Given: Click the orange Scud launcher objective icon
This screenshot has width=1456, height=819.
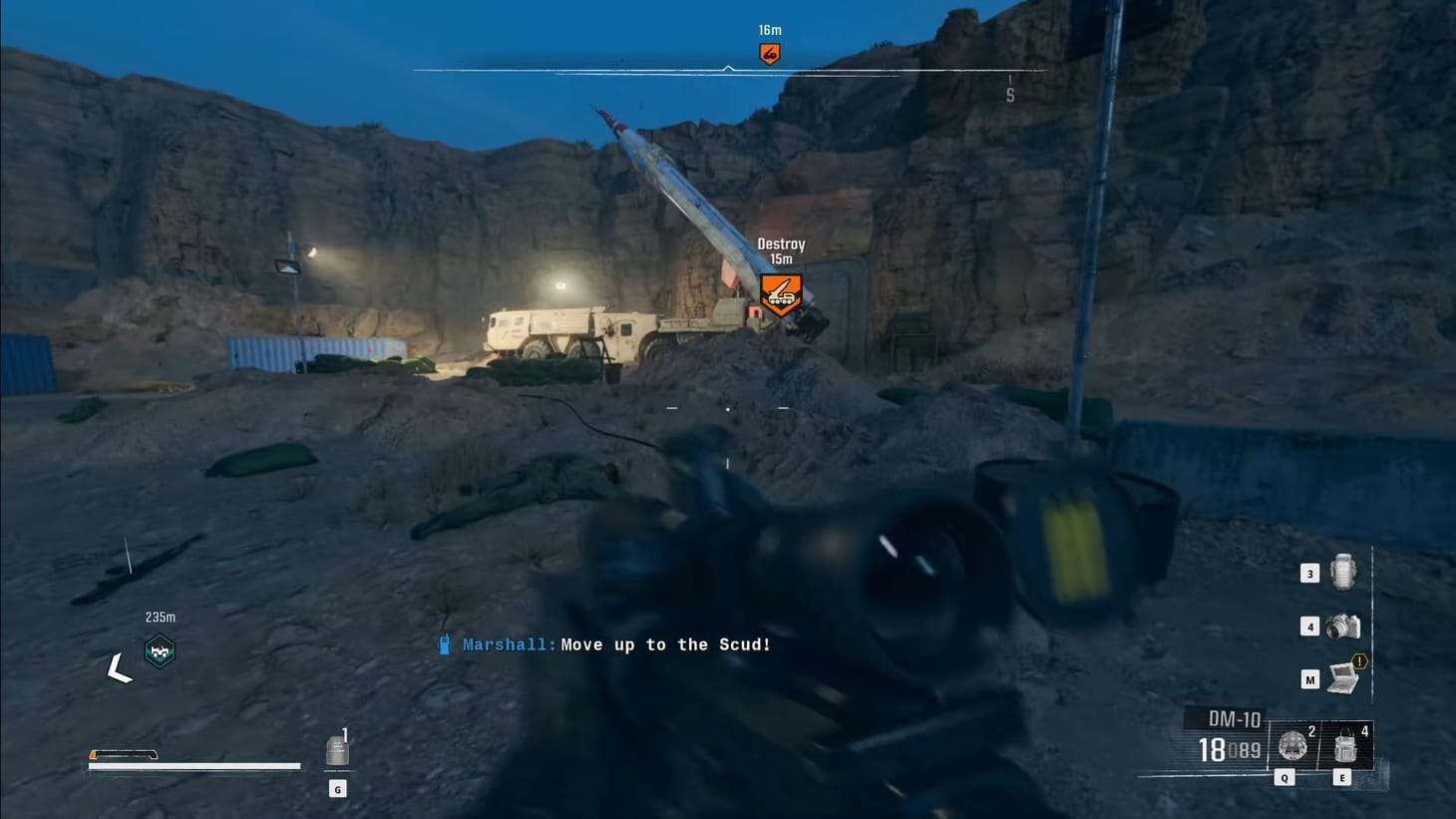Looking at the screenshot, I should 781,295.
